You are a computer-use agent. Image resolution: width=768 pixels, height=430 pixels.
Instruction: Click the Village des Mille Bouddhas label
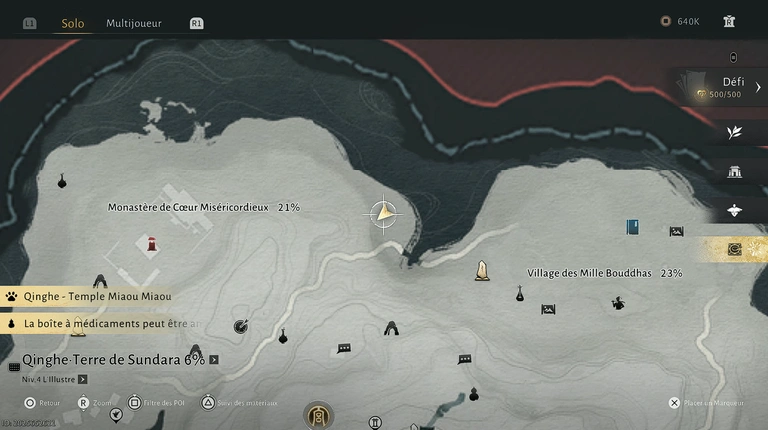coord(604,273)
